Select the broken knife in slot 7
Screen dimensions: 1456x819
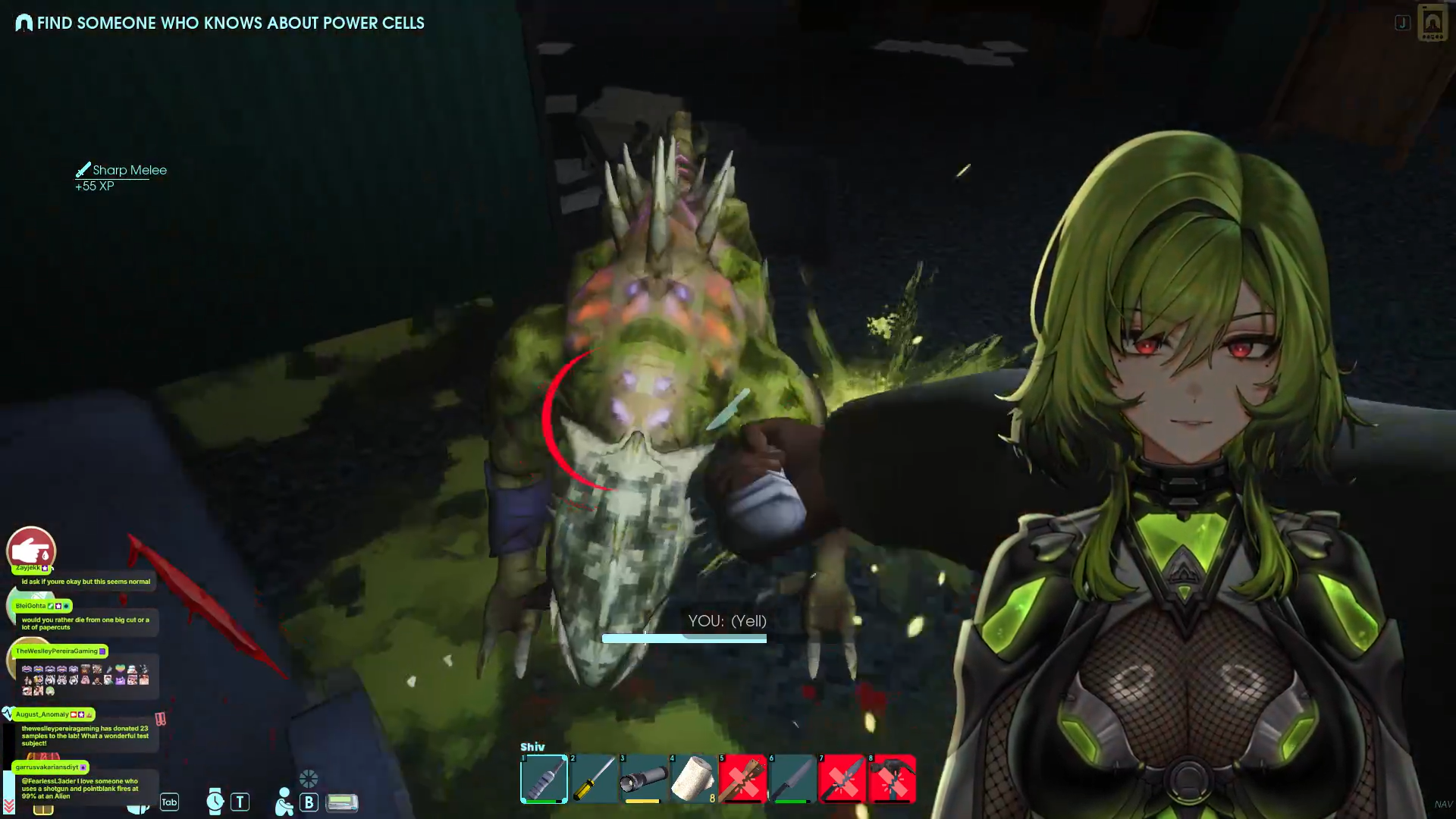pyautogui.click(x=842, y=779)
